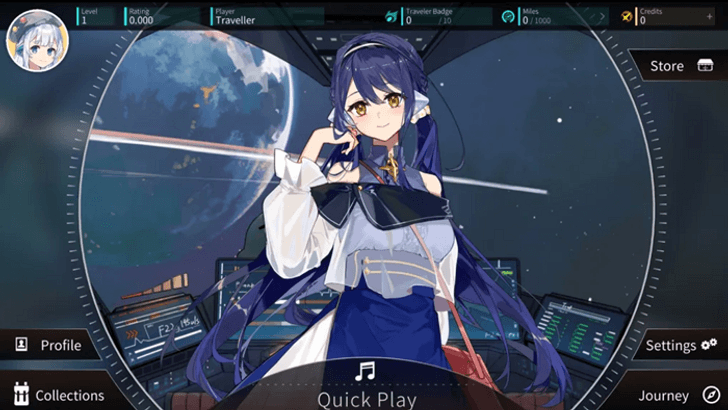Image resolution: width=728 pixels, height=410 pixels.
Task: Add more Credits with the plus button
Action: coord(710,16)
